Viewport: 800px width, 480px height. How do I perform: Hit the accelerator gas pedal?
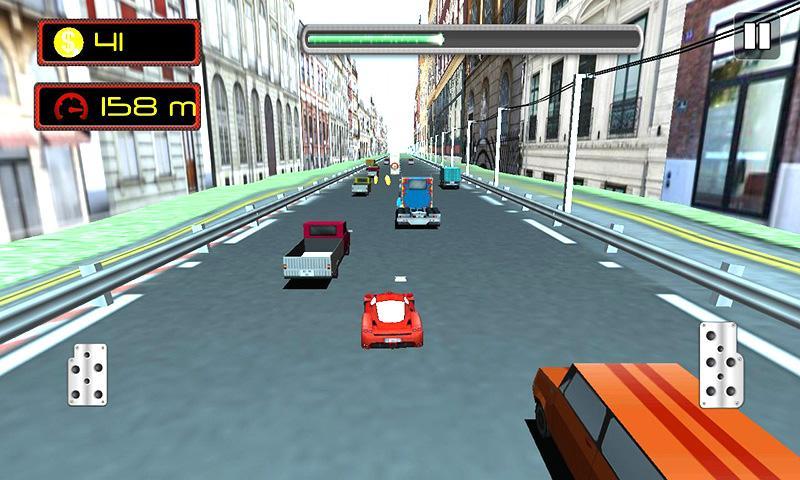coord(720,364)
